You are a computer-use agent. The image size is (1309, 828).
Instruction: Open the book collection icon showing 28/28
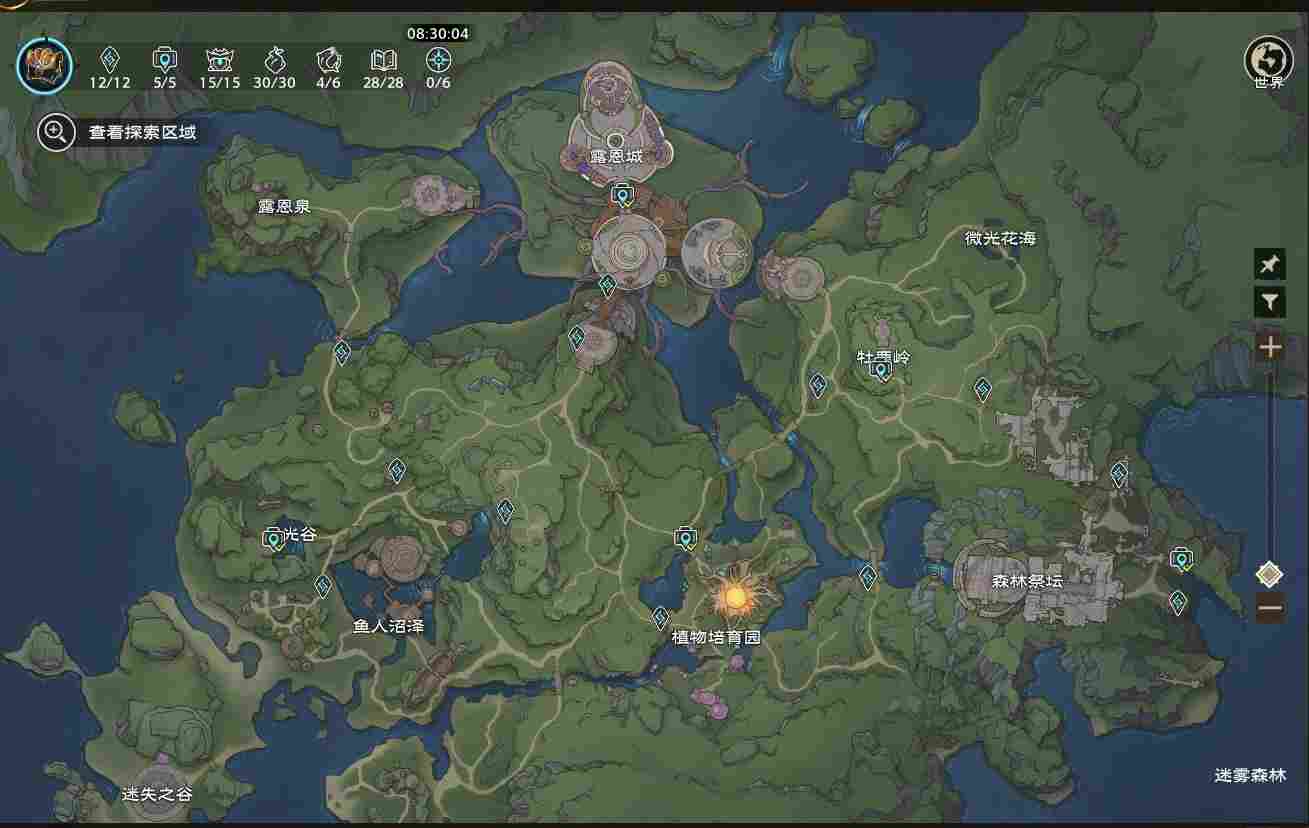[385, 58]
